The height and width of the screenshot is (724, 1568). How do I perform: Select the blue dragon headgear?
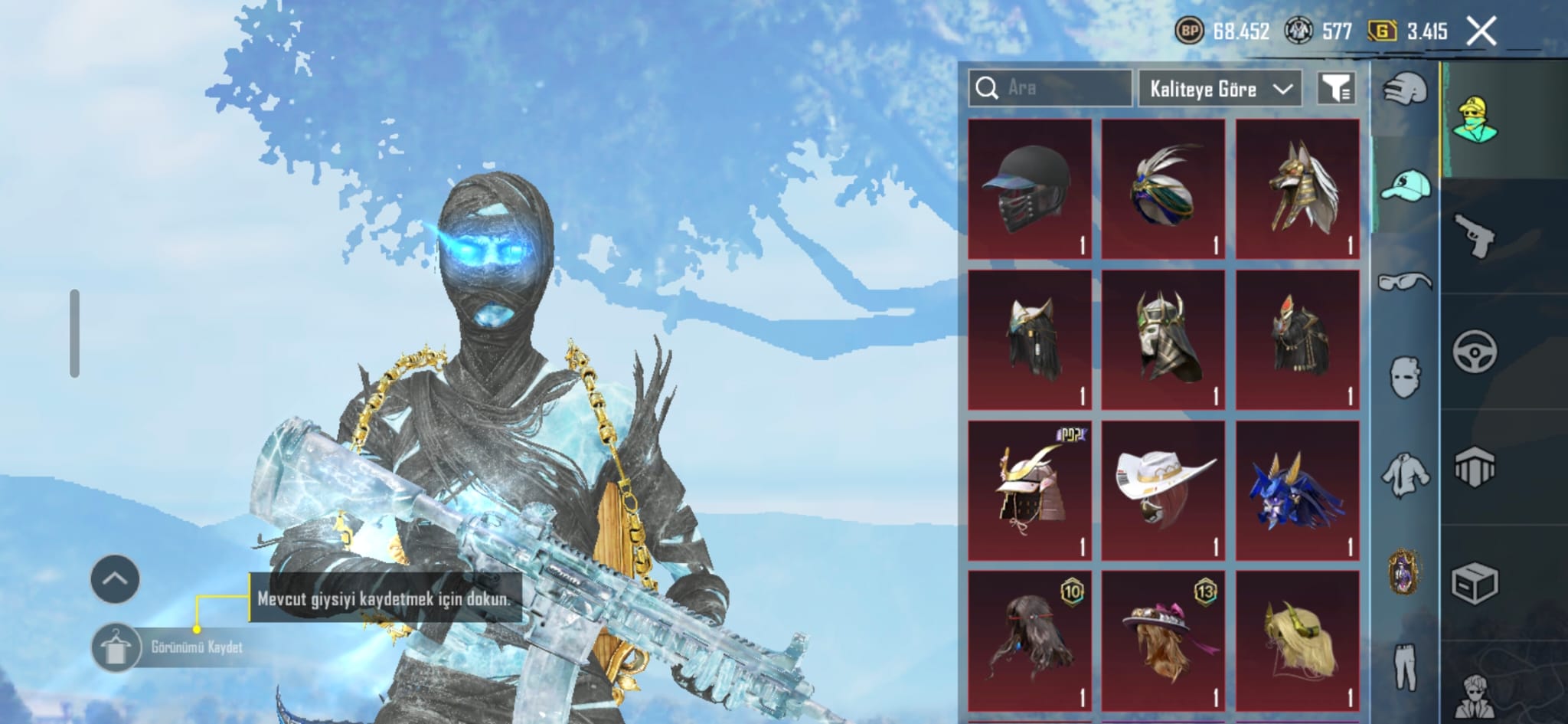(1297, 490)
